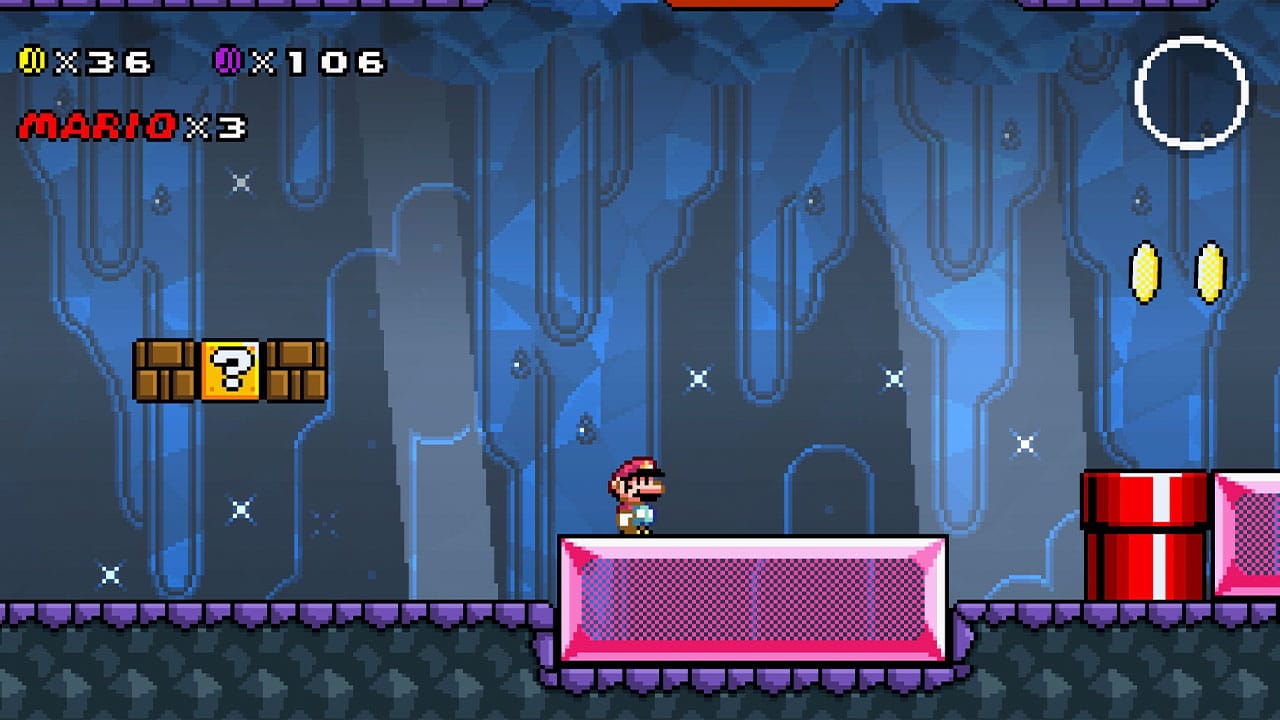1280x720 pixels.
Task: Select the red warp pipe
Action: pyautogui.click(x=1146, y=537)
